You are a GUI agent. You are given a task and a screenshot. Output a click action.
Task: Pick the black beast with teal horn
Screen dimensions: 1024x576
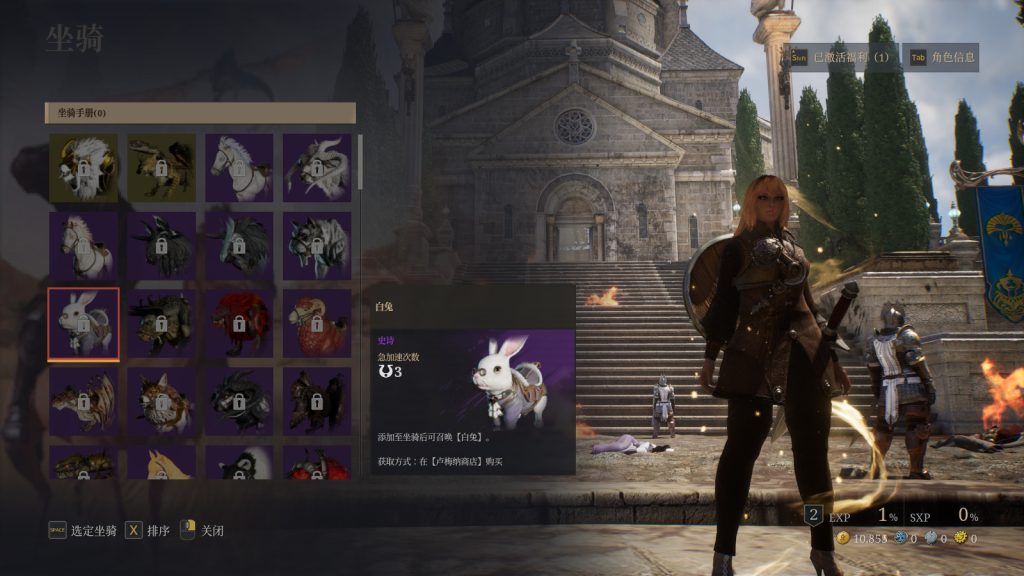coord(239,246)
